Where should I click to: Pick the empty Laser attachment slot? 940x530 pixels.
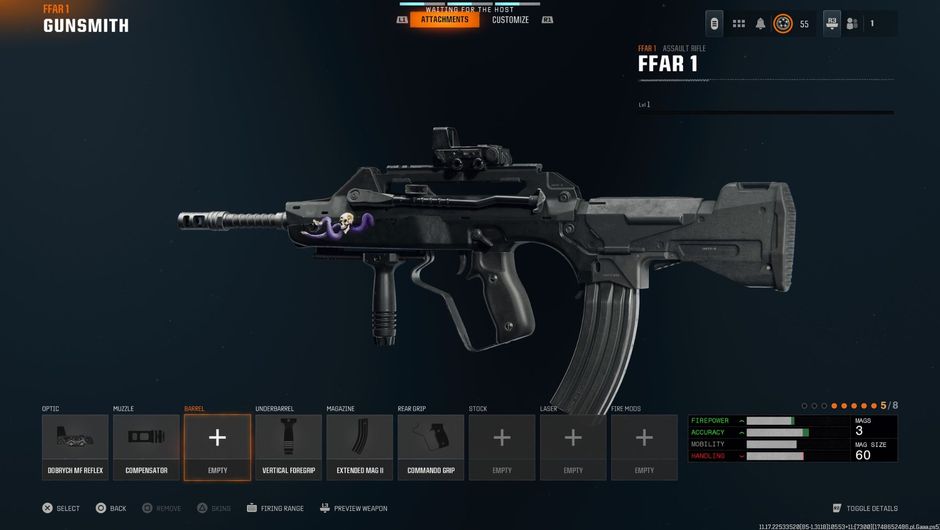coord(573,447)
